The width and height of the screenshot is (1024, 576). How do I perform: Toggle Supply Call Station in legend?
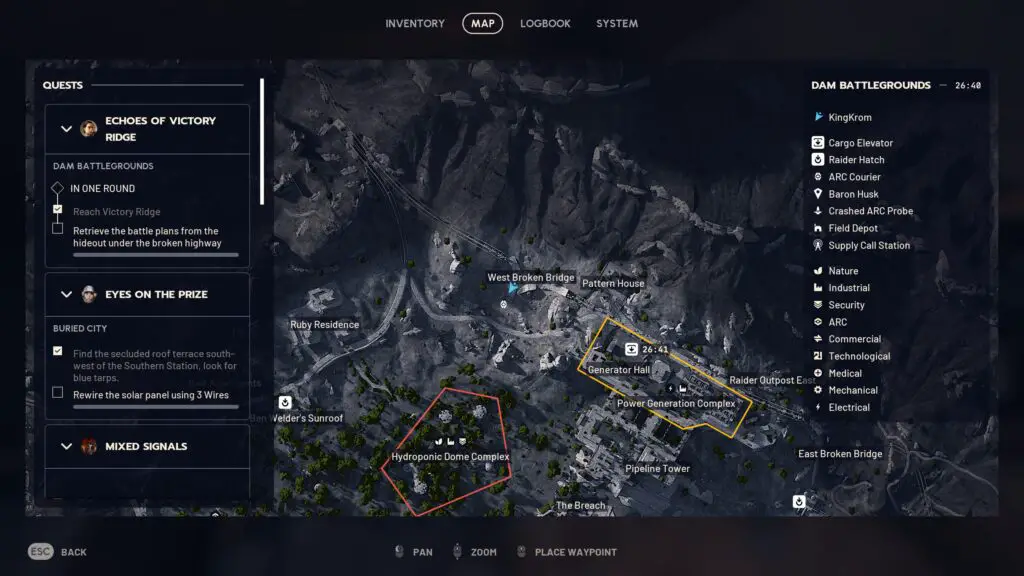point(869,245)
